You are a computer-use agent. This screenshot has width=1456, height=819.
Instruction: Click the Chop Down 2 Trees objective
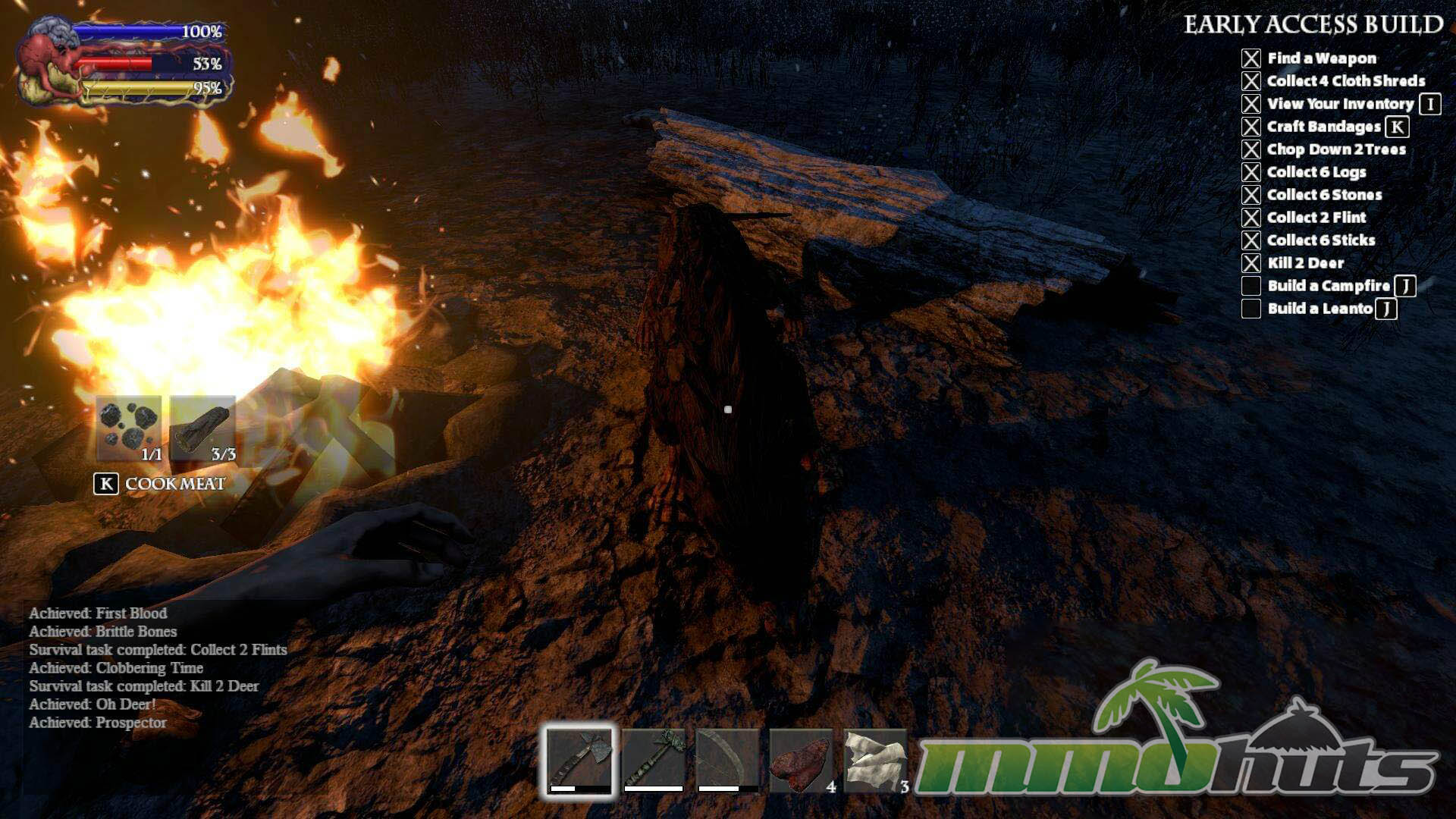pyautogui.click(x=1336, y=149)
